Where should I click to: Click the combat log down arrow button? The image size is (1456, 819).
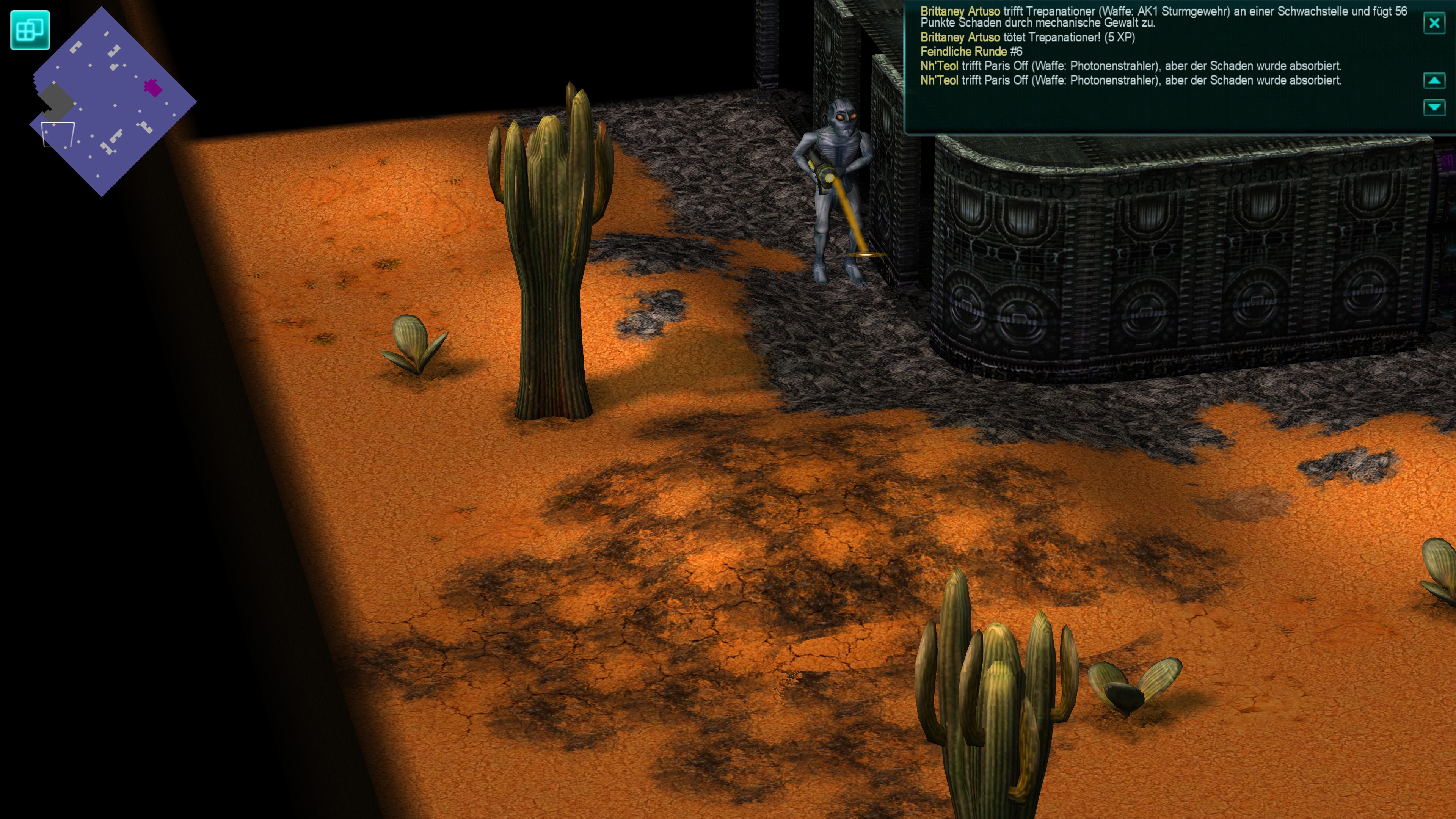[1434, 107]
